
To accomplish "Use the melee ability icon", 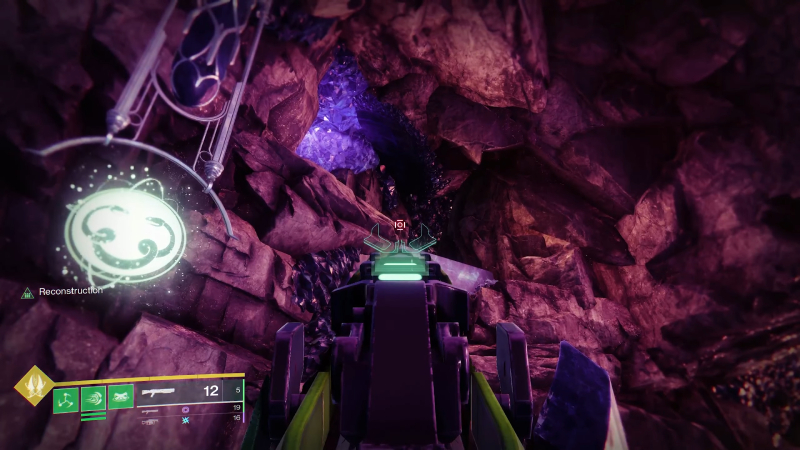I will (x=93, y=398).
